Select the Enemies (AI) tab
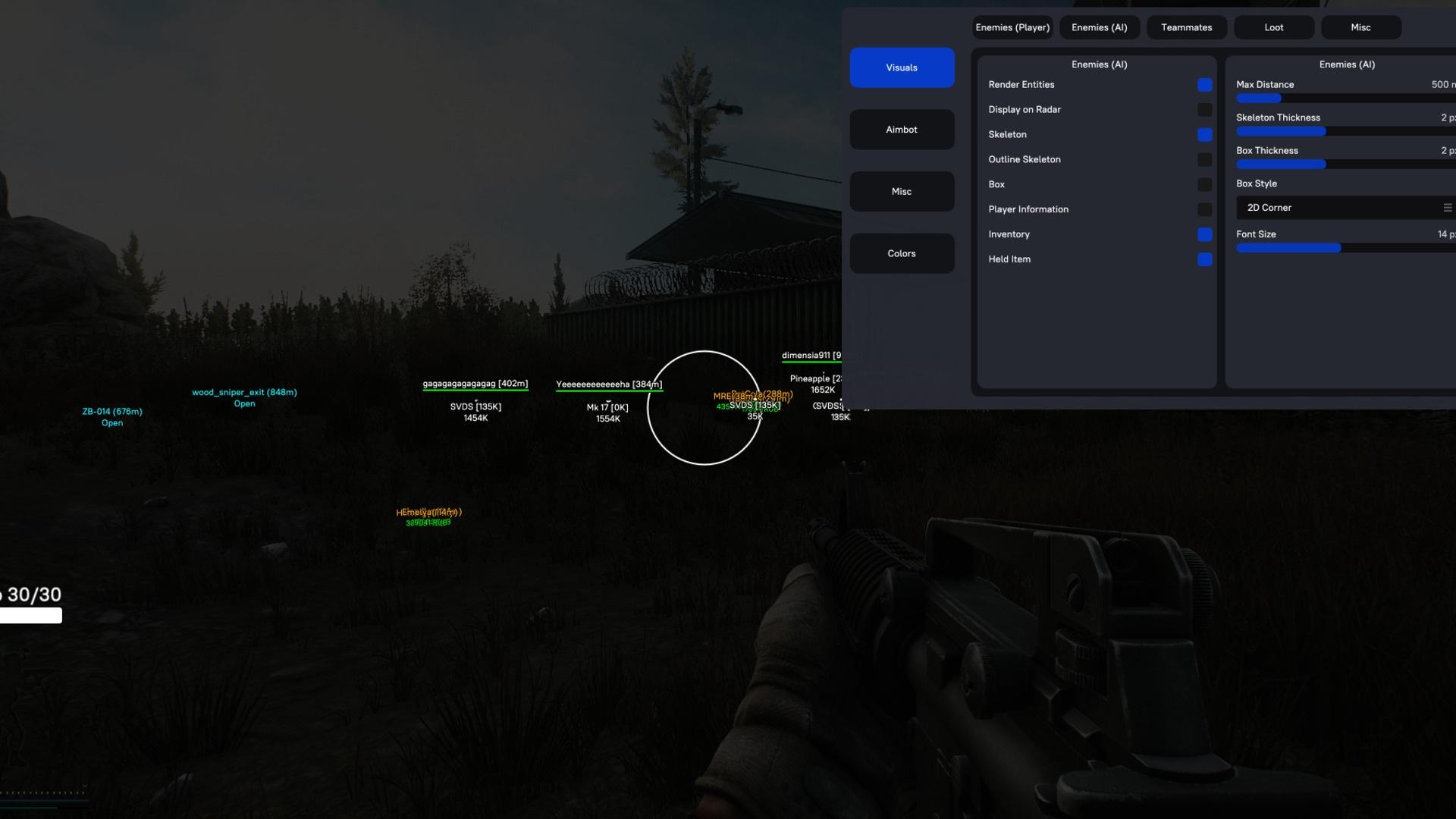The image size is (1456, 819). click(x=1099, y=27)
